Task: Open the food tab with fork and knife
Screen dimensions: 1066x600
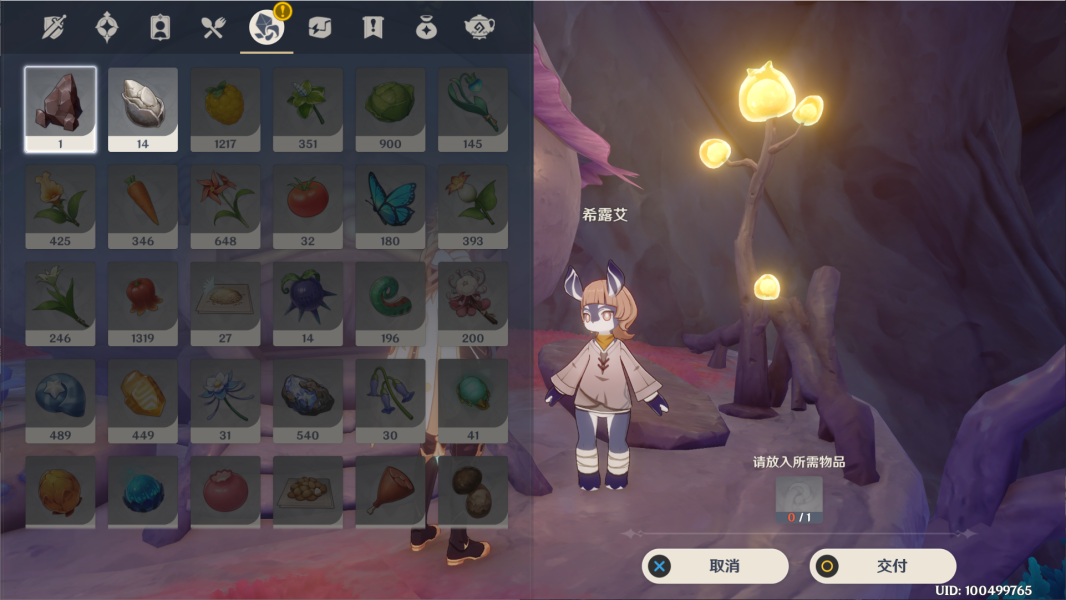Action: (x=213, y=27)
